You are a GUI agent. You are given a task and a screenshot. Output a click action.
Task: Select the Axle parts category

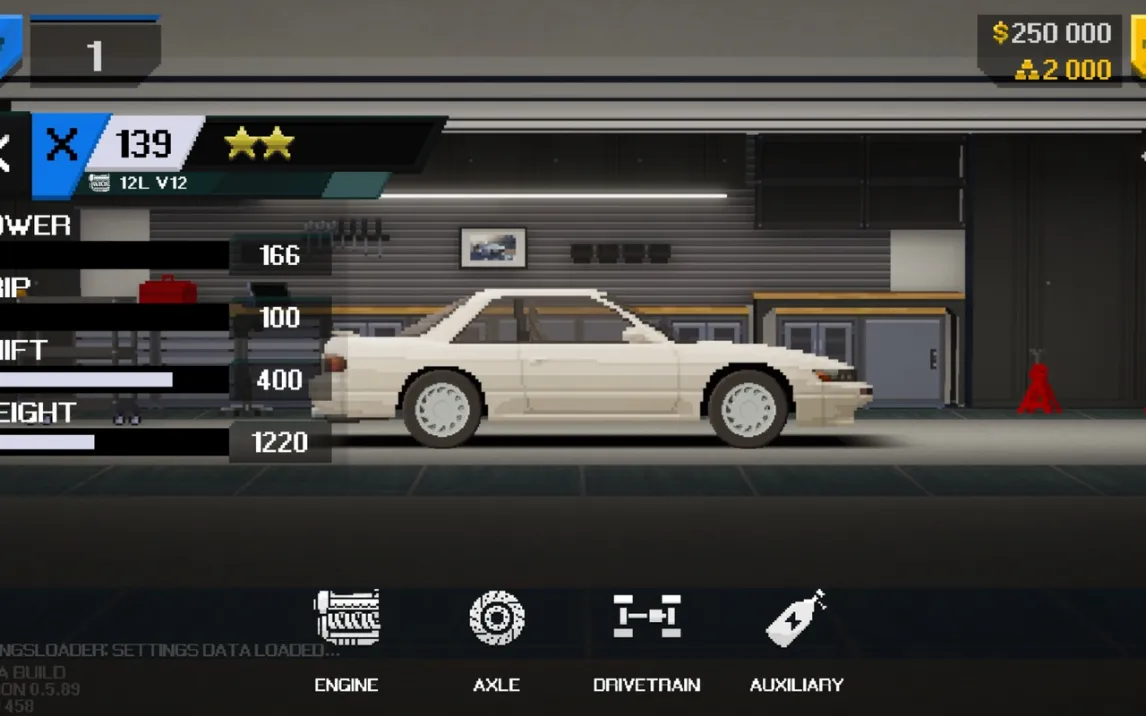click(497, 637)
